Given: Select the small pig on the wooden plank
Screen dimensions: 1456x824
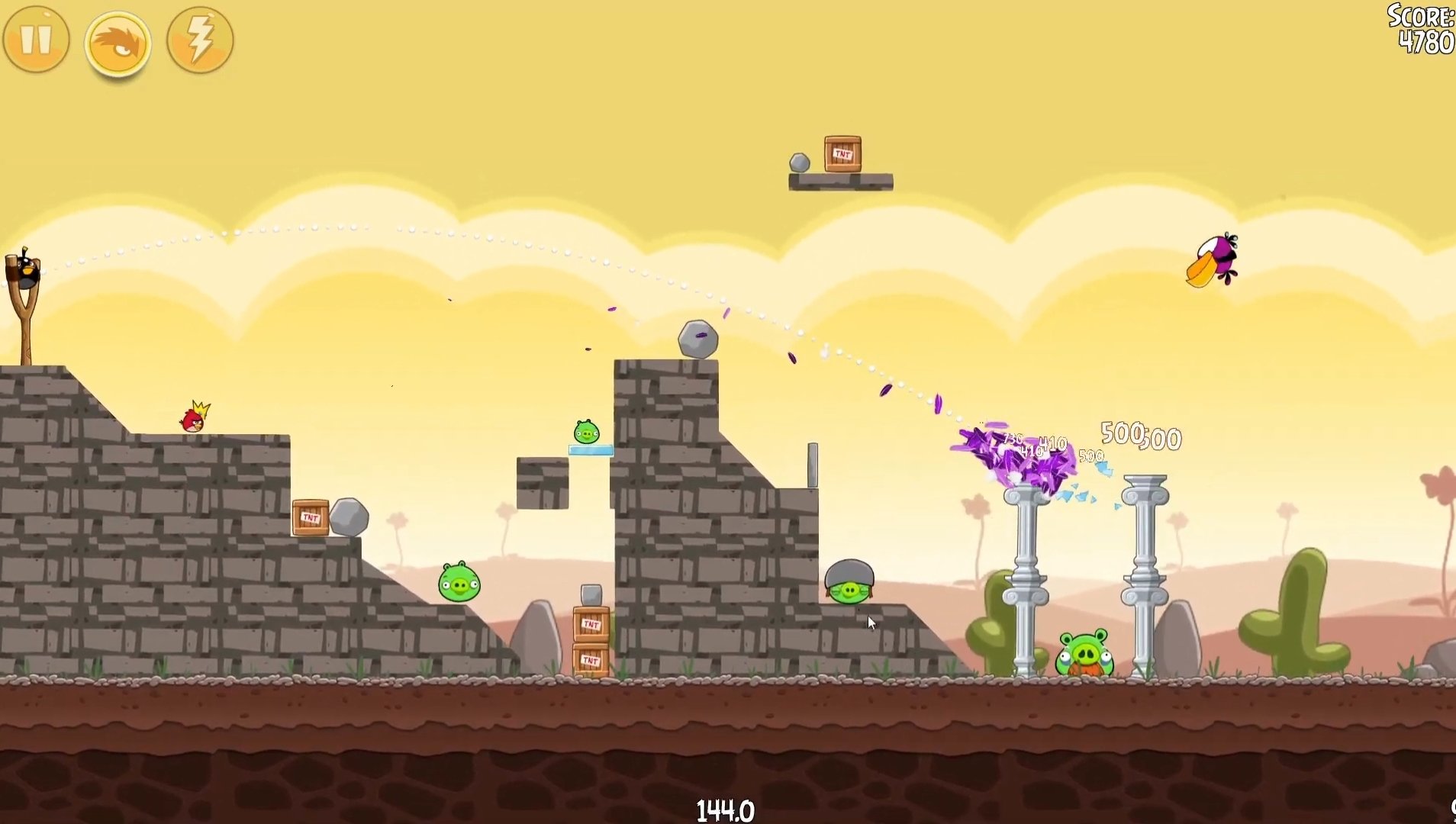Looking at the screenshot, I should click(x=587, y=433).
